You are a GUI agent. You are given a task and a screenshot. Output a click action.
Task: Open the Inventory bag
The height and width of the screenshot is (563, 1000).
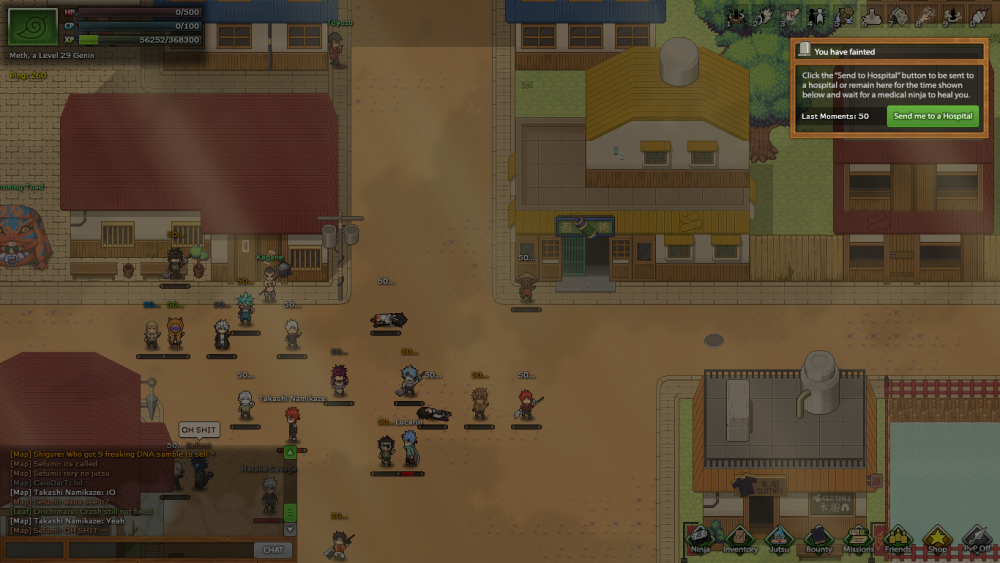coord(740,539)
